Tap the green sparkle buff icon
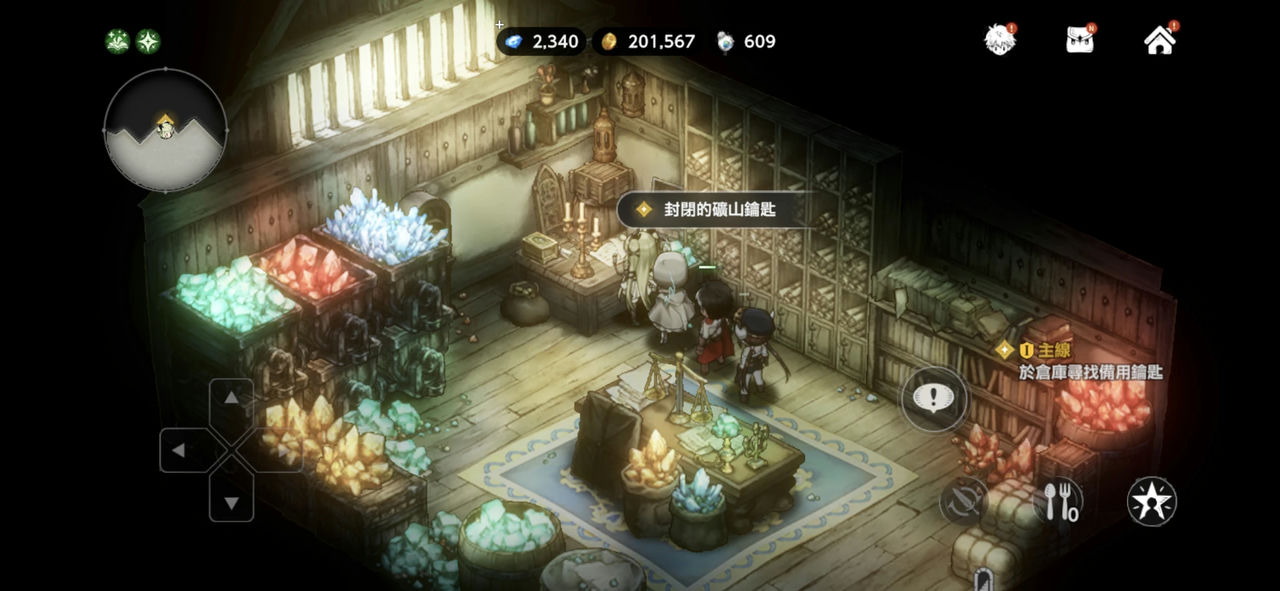The height and width of the screenshot is (591, 1280). click(x=148, y=41)
